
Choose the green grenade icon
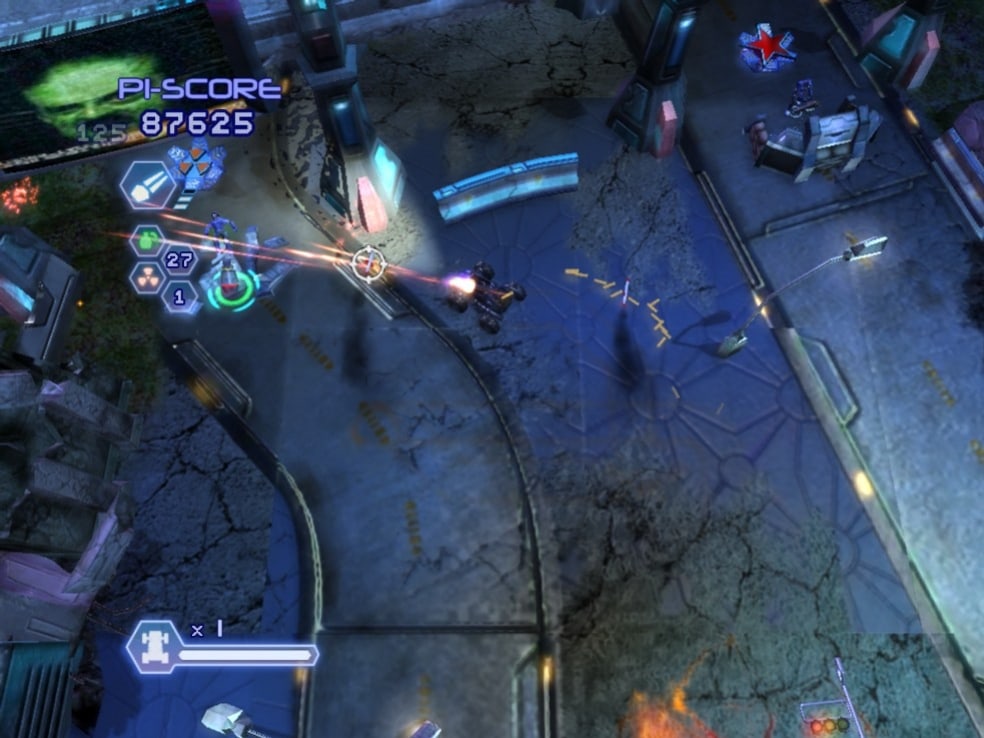147,241
